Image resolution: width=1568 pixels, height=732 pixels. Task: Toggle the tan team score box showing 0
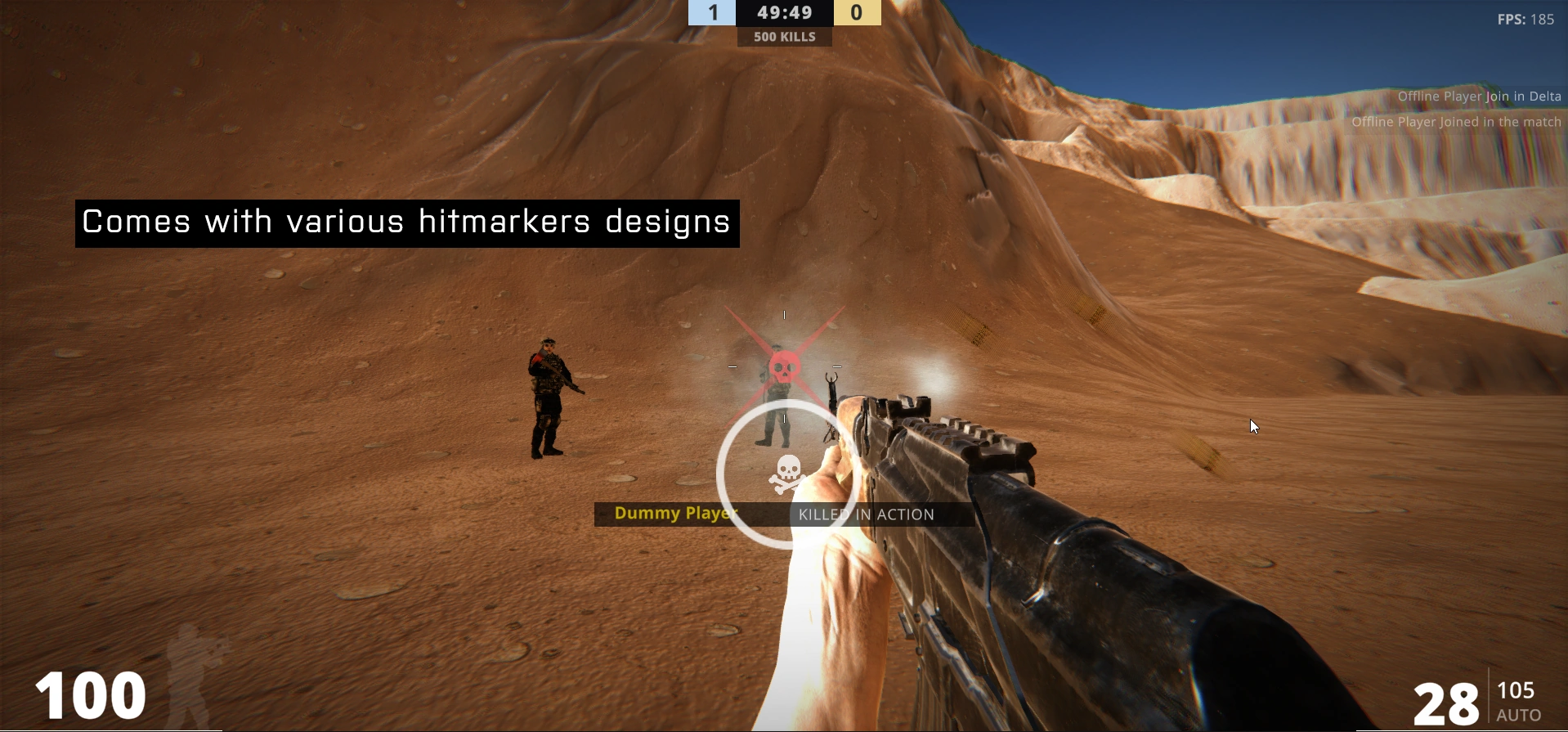[857, 12]
